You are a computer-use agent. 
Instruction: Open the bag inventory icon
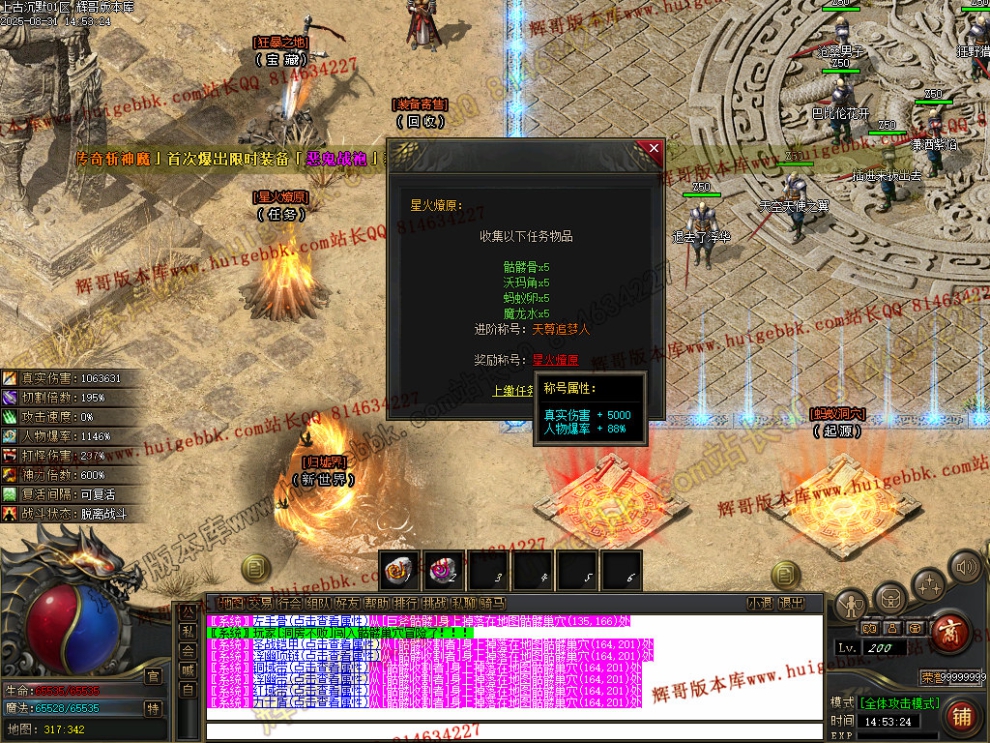click(889, 600)
